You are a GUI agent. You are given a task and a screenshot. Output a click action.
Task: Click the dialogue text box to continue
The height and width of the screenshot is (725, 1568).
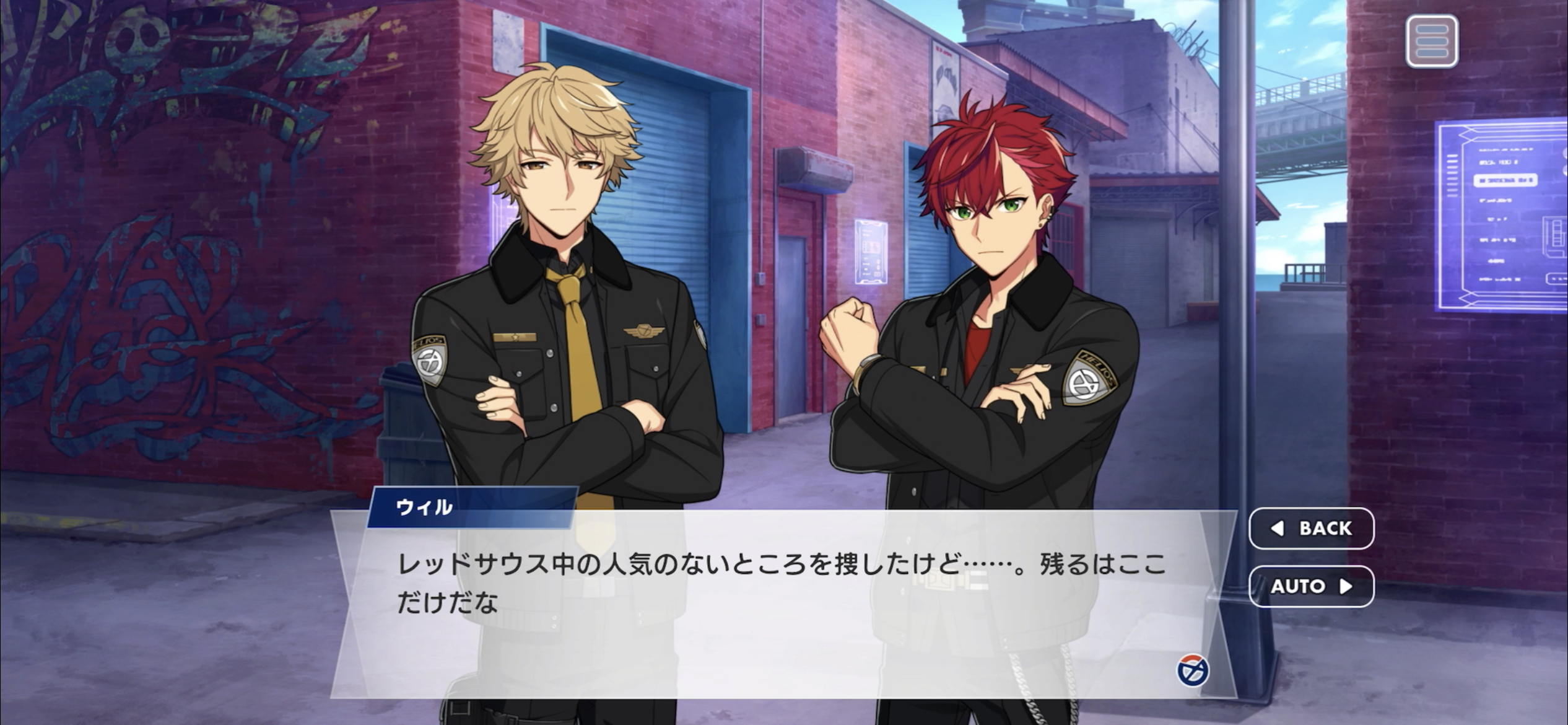[743, 620]
